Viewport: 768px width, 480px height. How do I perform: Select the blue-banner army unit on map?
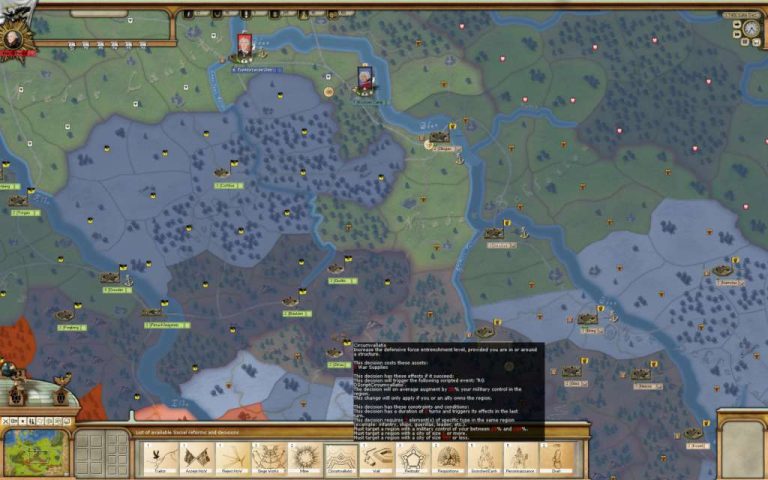(367, 78)
